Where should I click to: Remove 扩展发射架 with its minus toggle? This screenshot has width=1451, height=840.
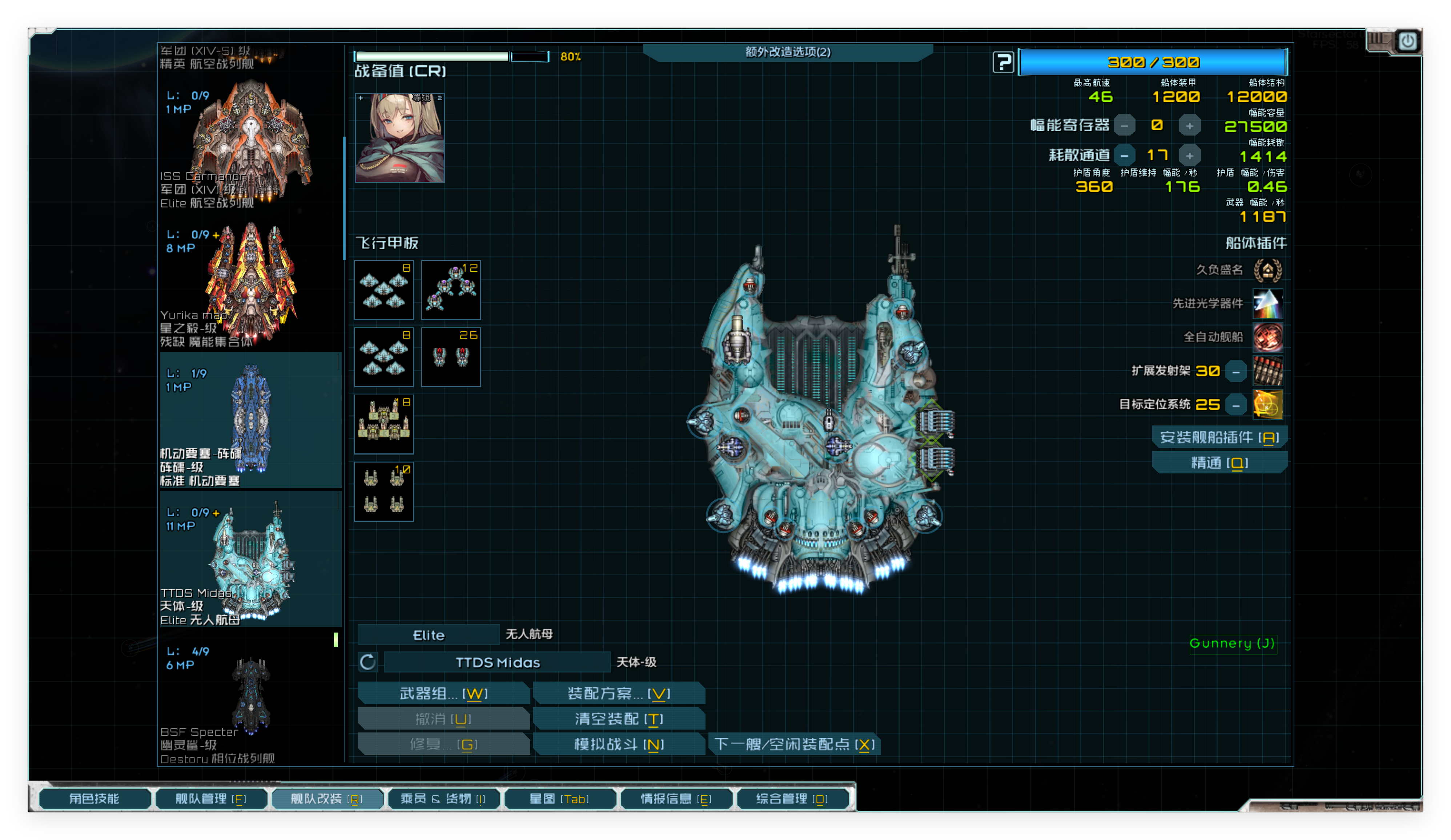coord(1236,371)
